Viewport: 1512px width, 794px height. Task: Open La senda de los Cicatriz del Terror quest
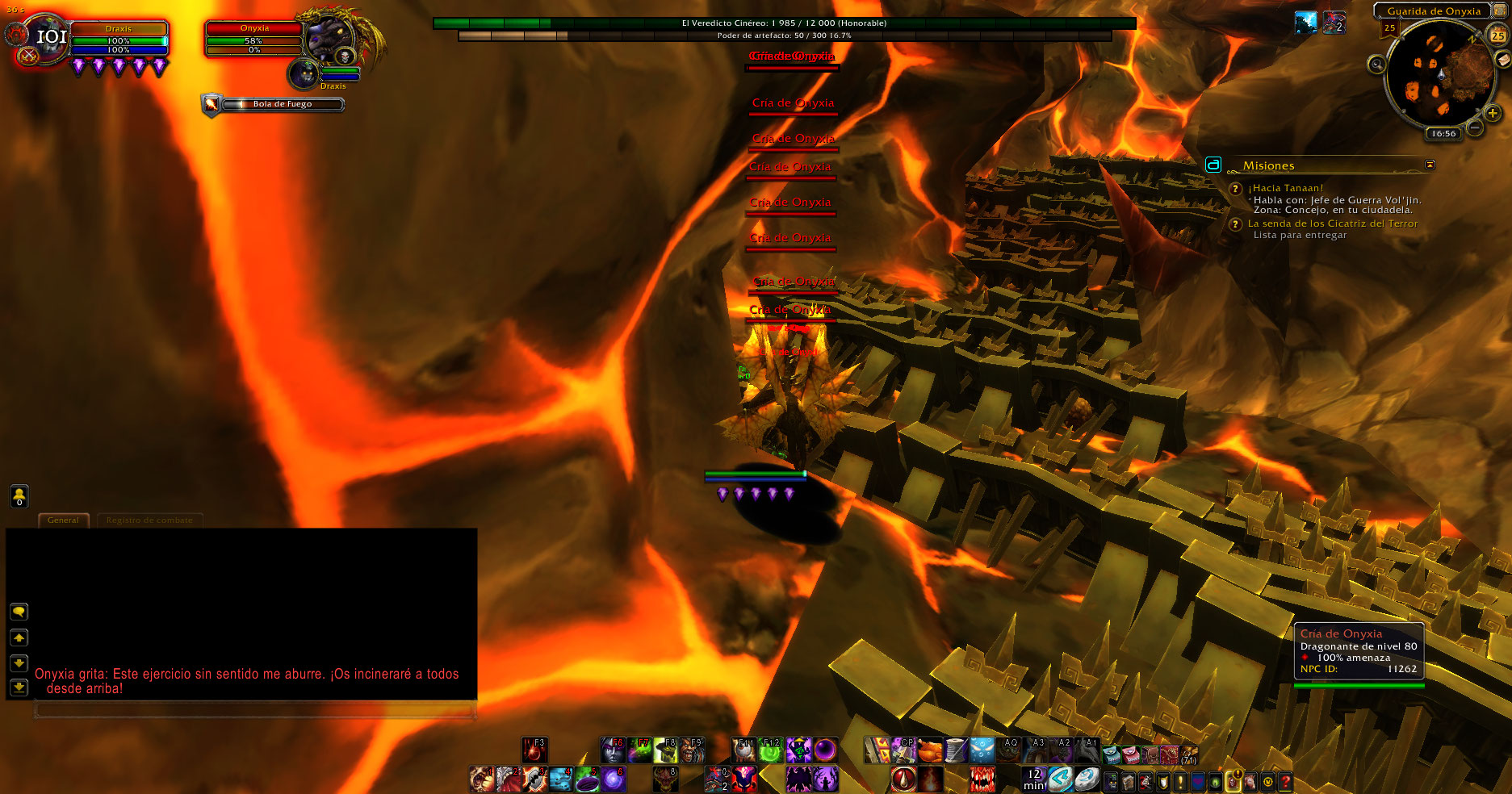(1332, 224)
